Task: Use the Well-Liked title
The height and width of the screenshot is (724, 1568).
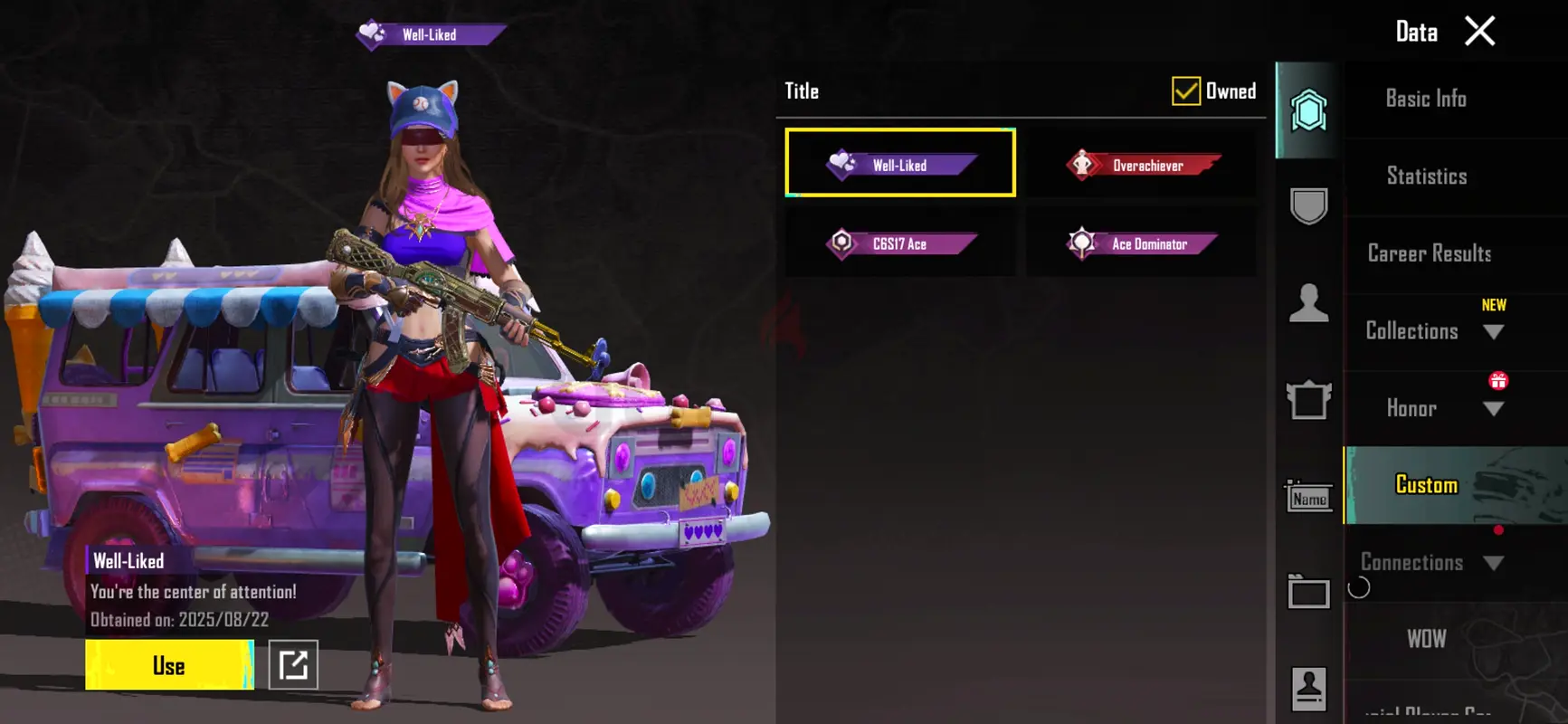Action: pyautogui.click(x=169, y=665)
